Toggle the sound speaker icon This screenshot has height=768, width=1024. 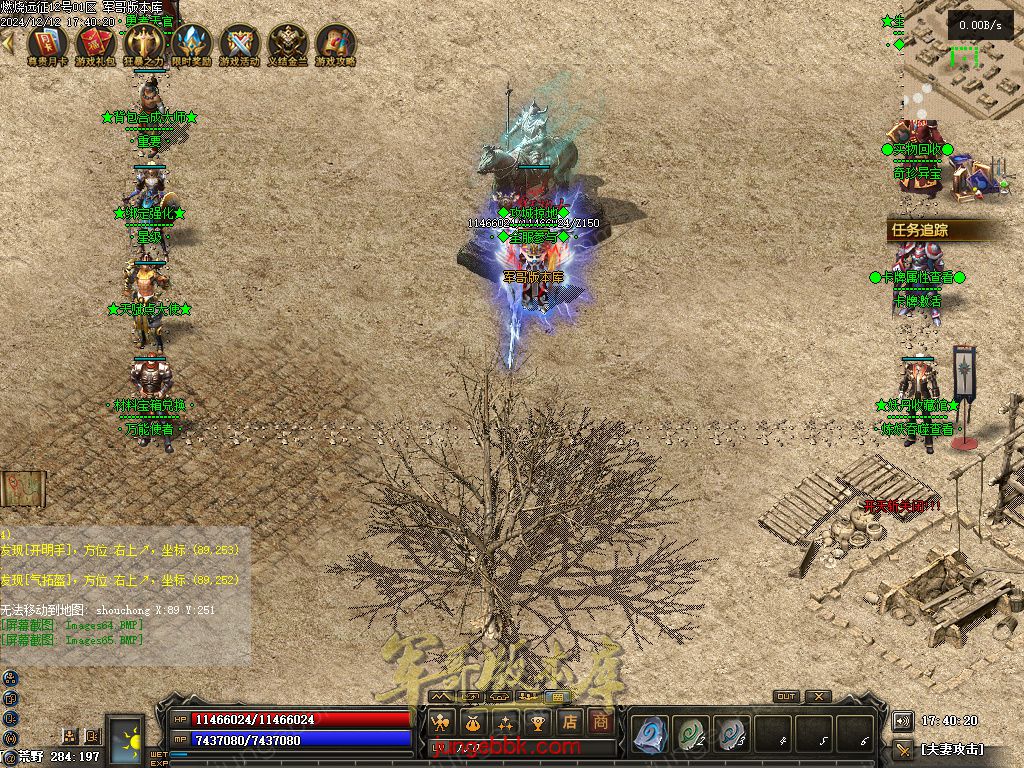902,721
